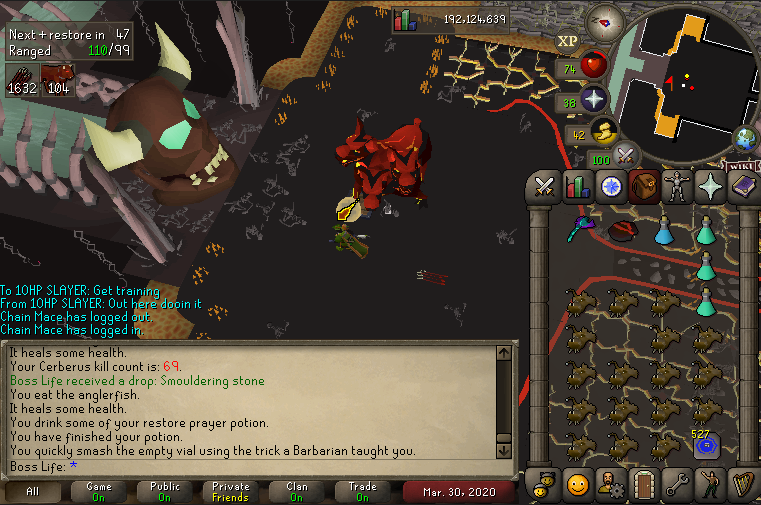Open the Emotes tab
The width and height of the screenshot is (761, 505).
tap(711, 484)
